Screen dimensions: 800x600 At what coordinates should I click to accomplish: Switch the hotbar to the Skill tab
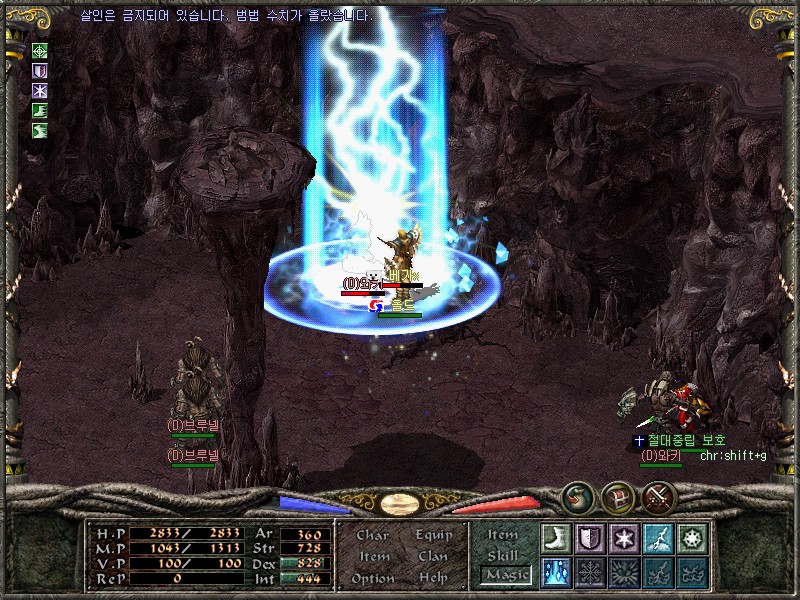(x=503, y=555)
